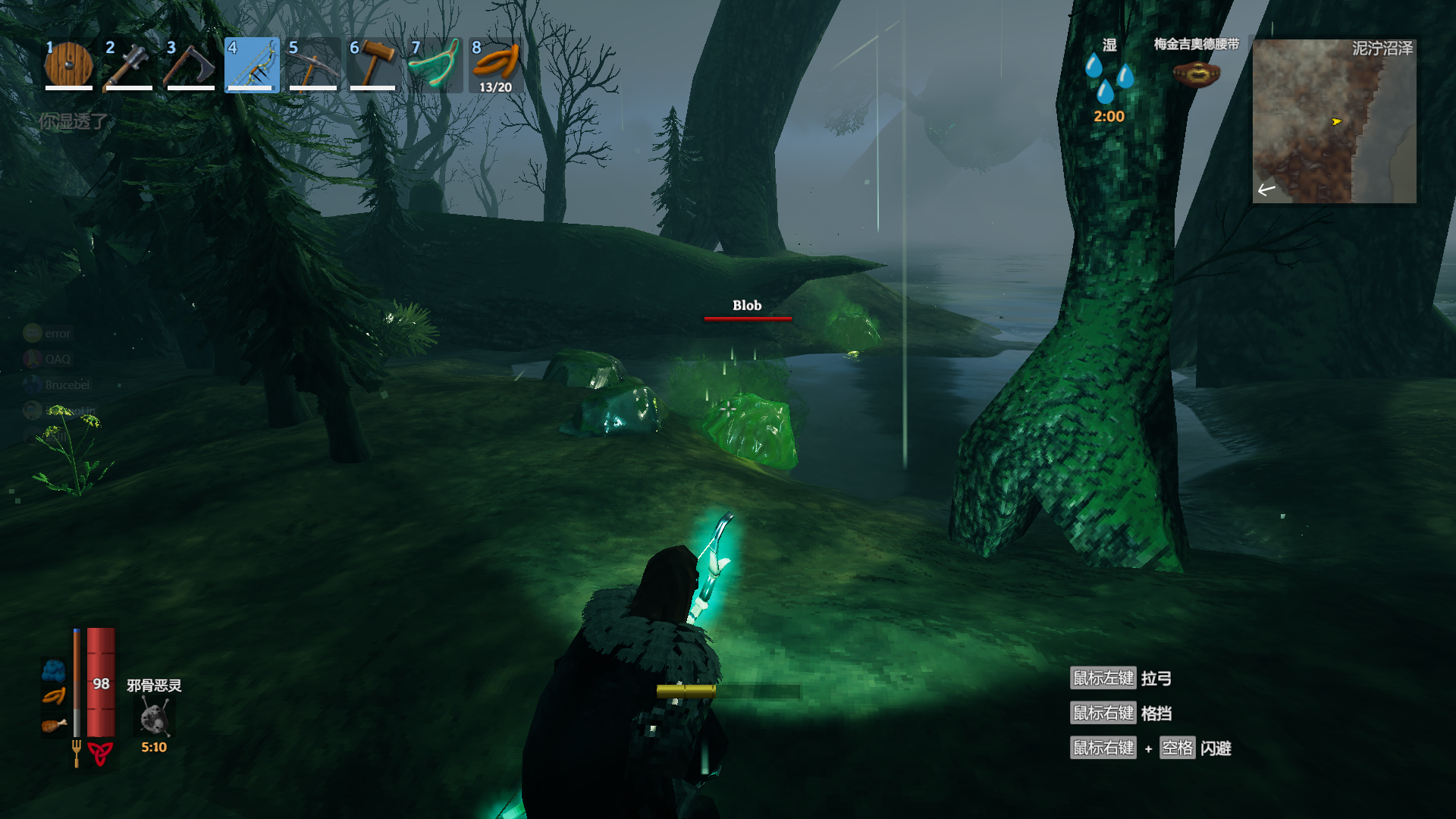Equip the mace in hotbar slot 2

tap(129, 65)
